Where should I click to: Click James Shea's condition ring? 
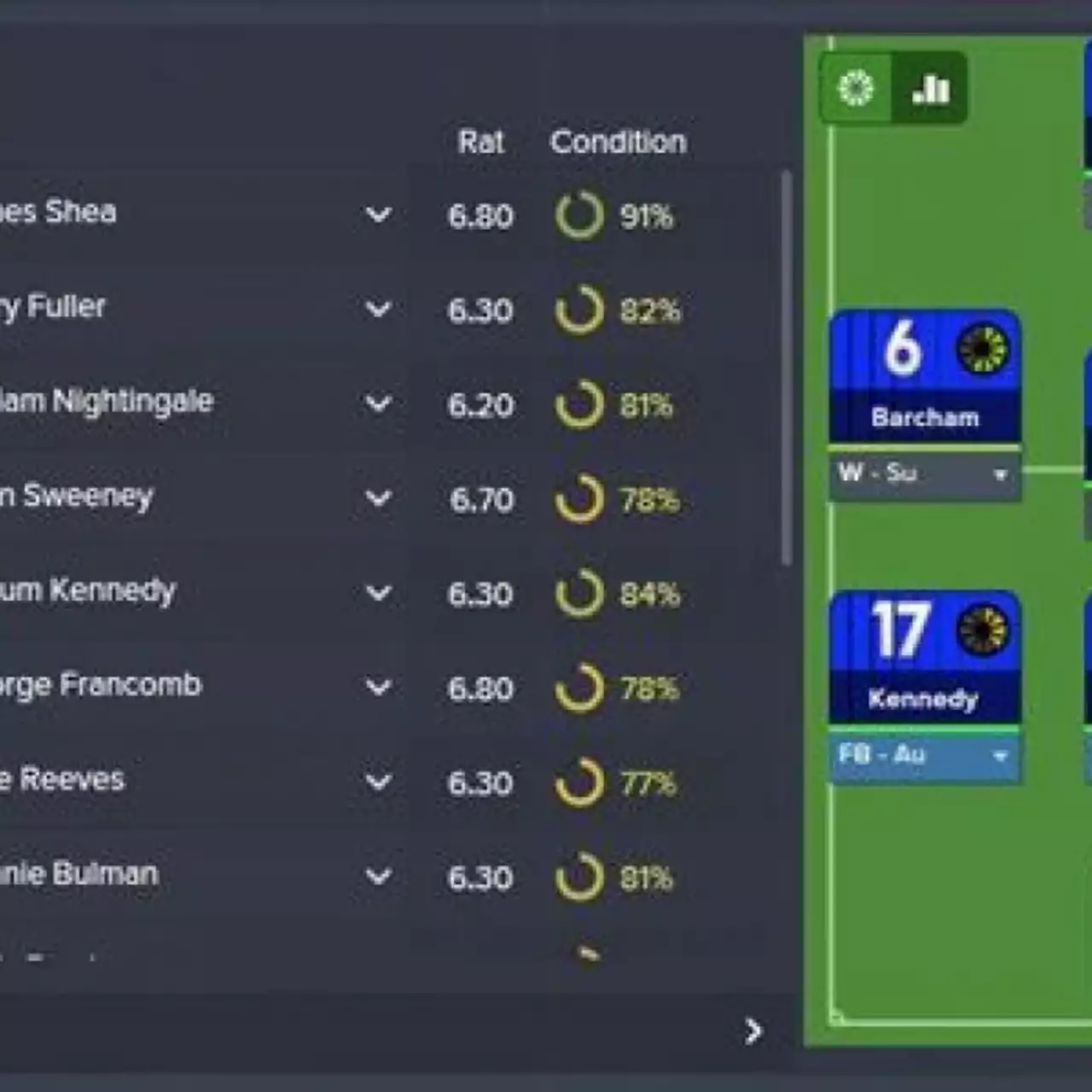pos(581,216)
